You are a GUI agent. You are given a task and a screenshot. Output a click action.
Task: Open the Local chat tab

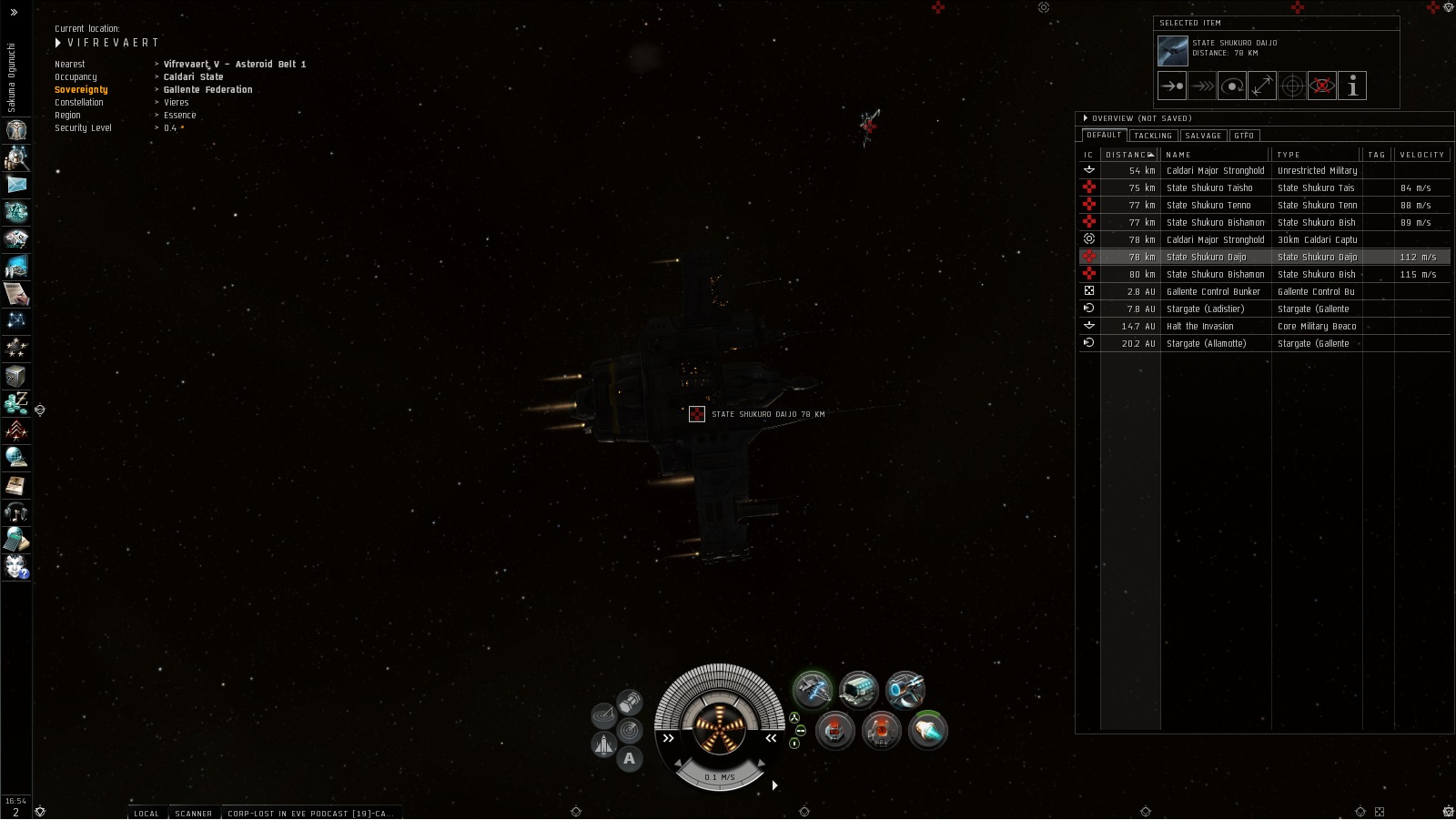click(x=147, y=814)
